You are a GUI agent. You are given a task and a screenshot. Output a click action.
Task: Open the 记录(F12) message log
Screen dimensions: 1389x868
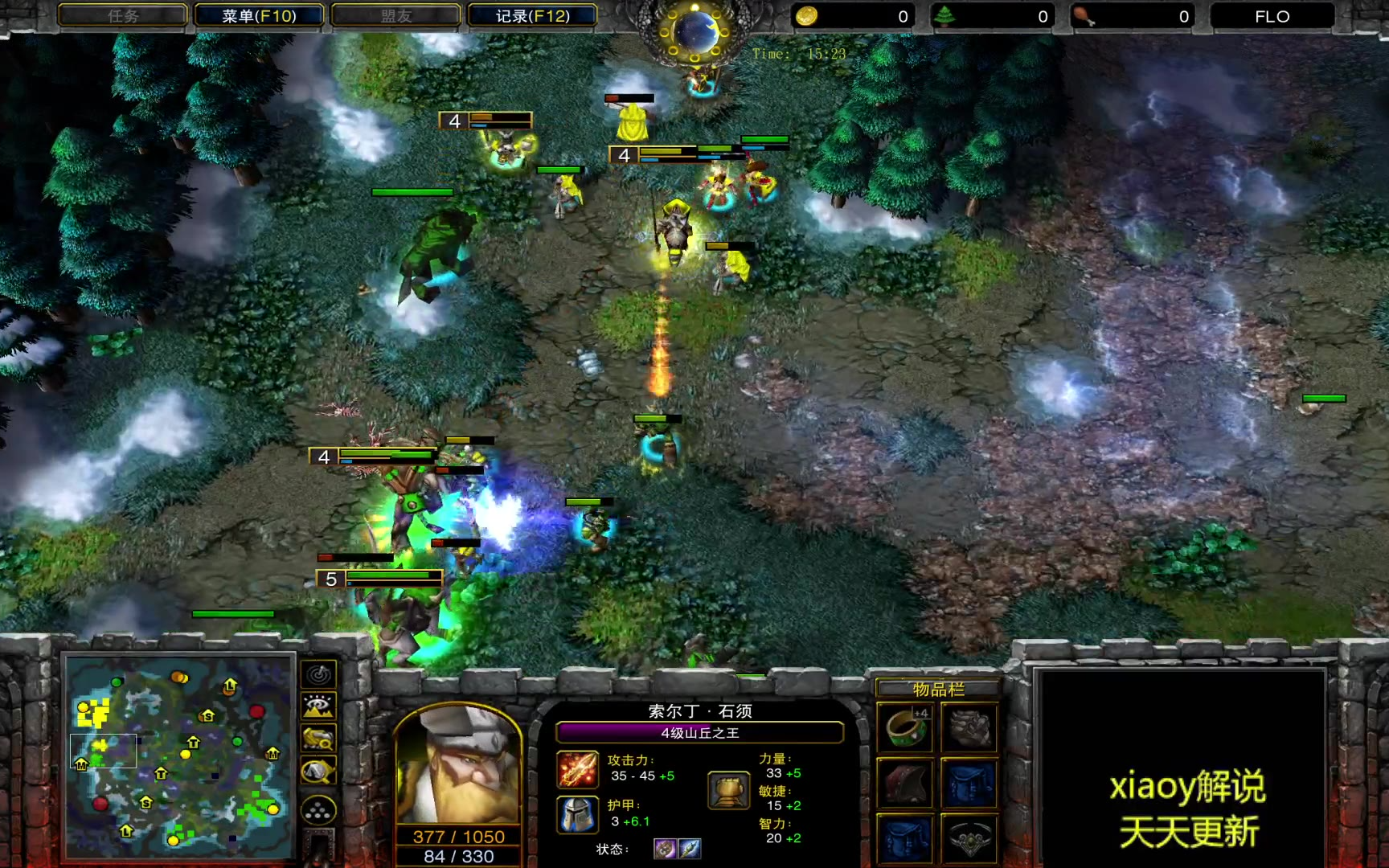(532, 16)
